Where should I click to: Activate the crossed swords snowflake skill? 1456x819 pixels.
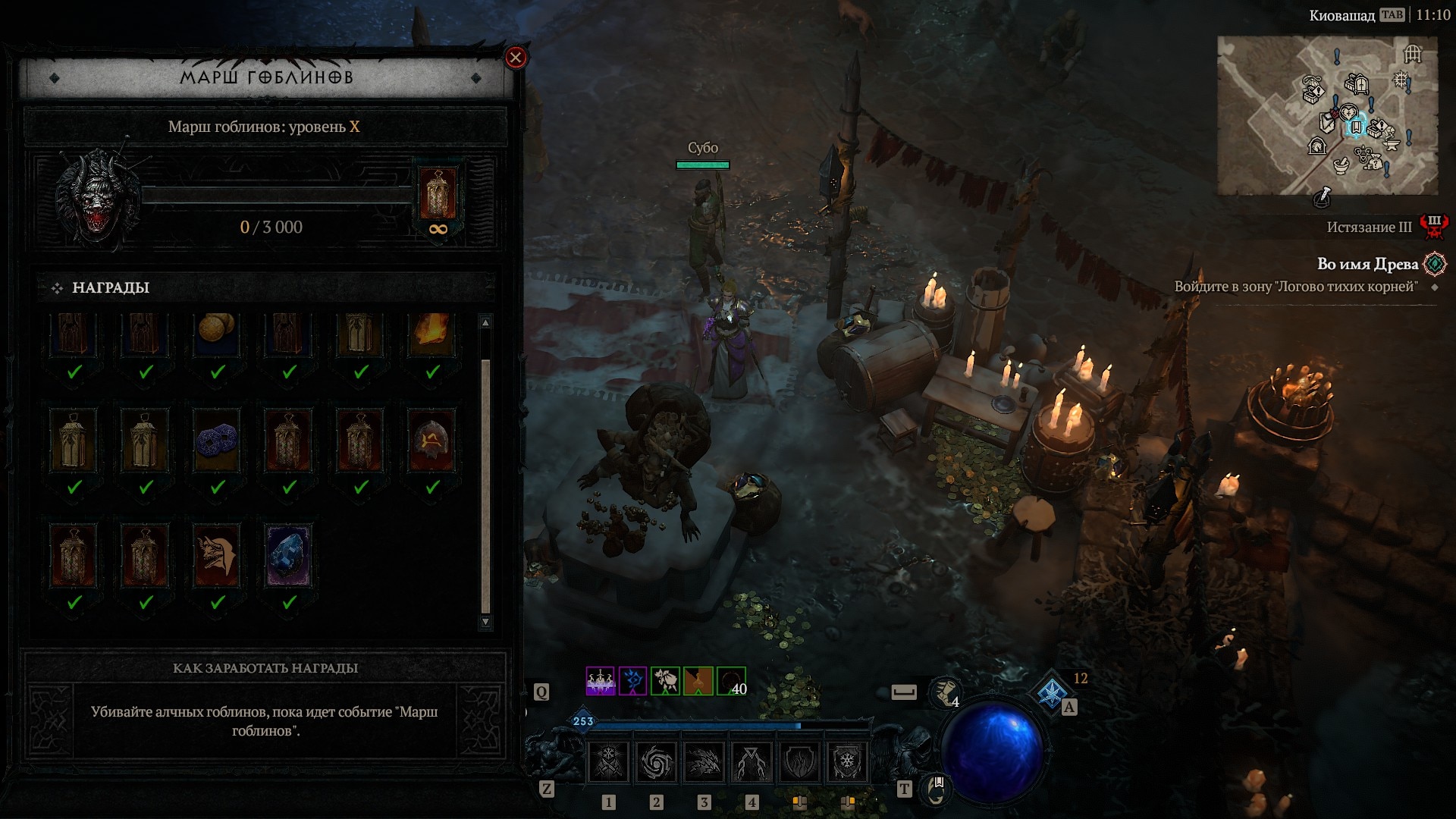pyautogui.click(x=609, y=761)
